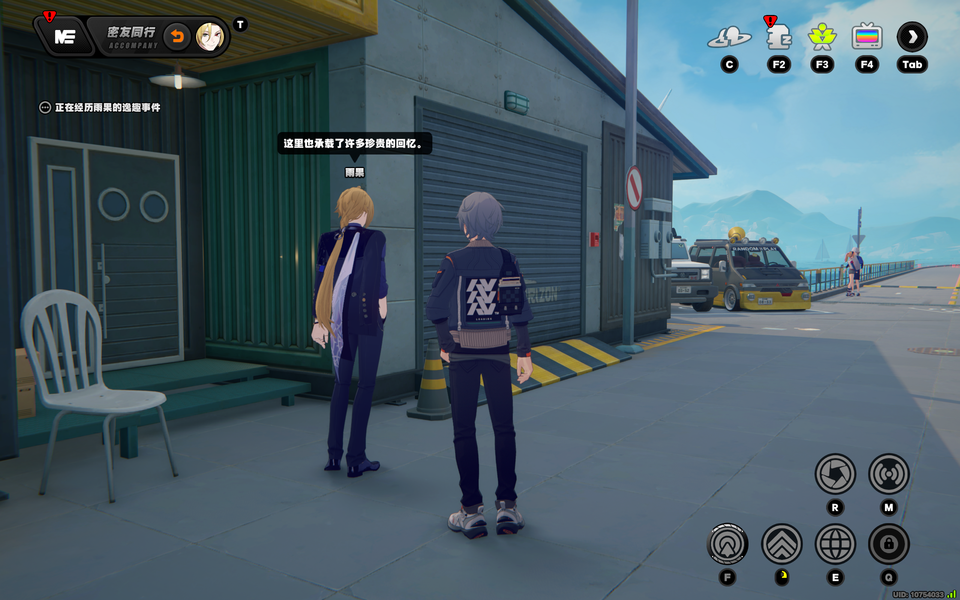Select the blonde companion portrait
Image resolution: width=960 pixels, height=600 pixels.
[209, 37]
